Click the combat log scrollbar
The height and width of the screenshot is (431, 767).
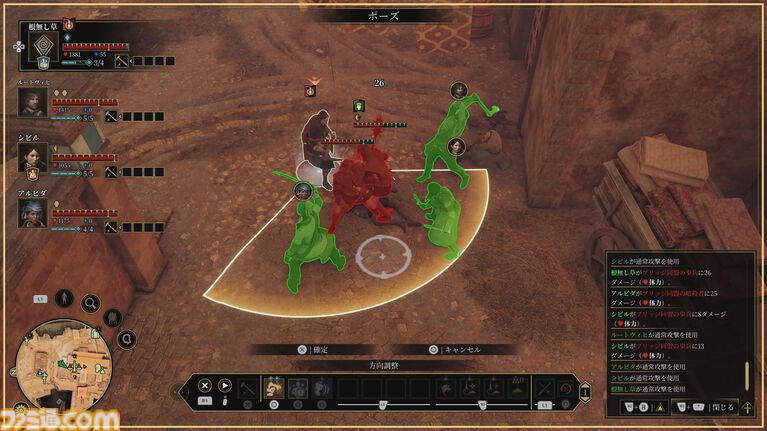(746, 375)
